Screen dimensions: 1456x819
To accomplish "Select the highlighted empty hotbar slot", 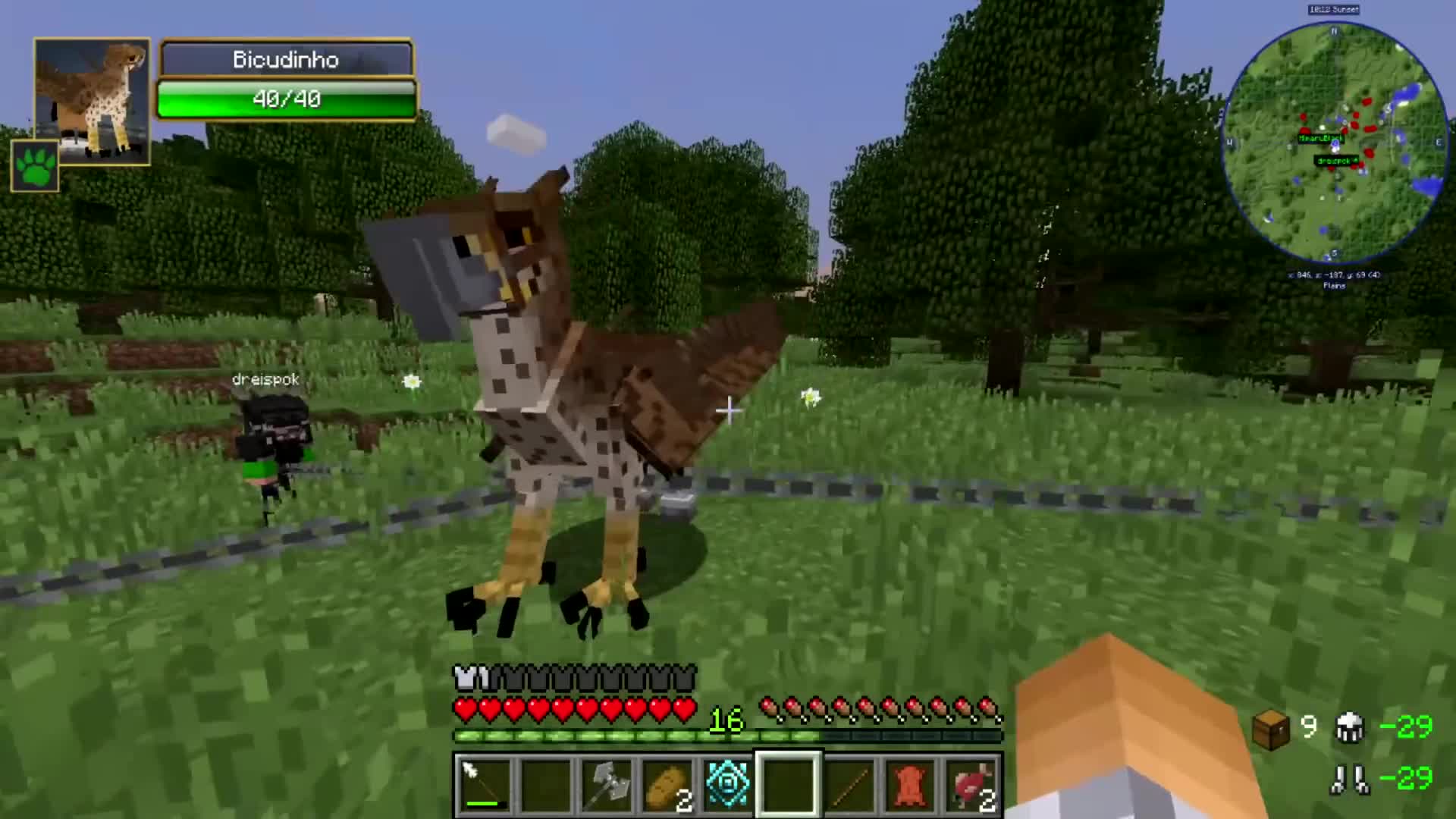I will 787,783.
